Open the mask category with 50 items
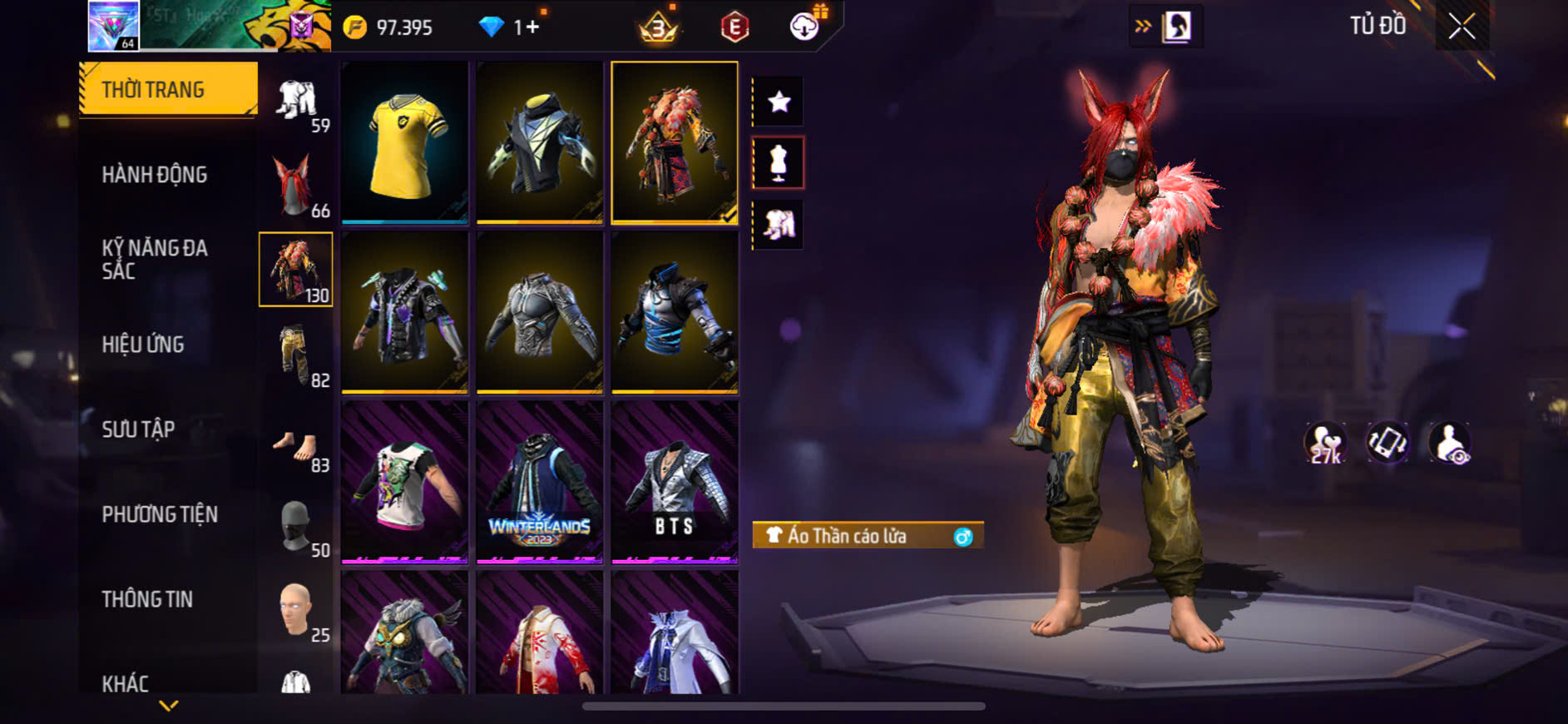Image resolution: width=1568 pixels, height=724 pixels. [296, 526]
